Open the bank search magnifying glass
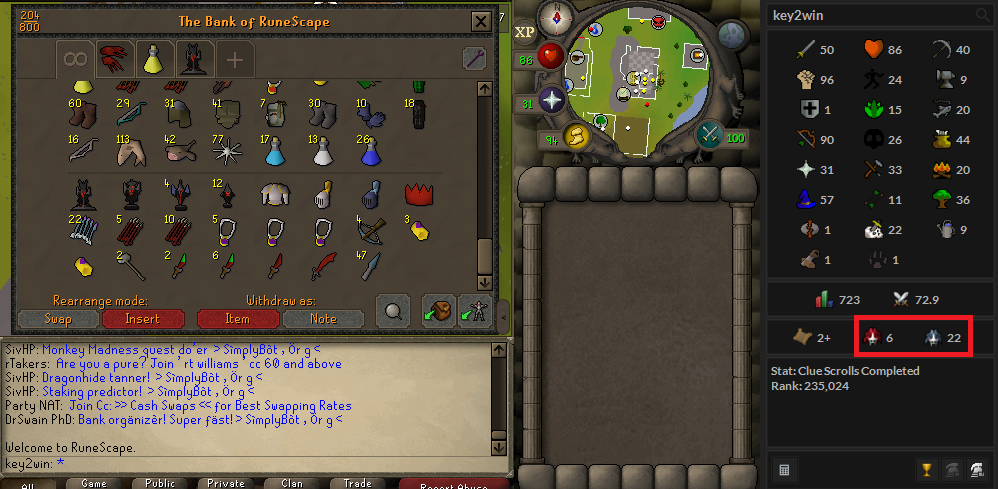 [x=392, y=311]
